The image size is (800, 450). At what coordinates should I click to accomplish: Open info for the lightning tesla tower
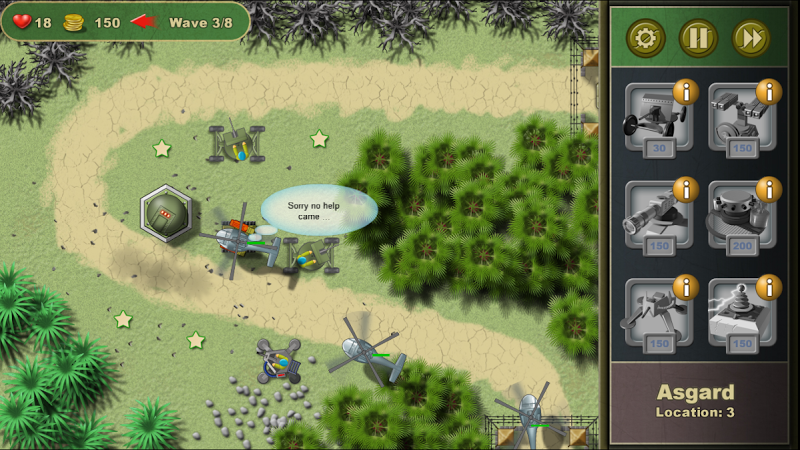pyautogui.click(x=769, y=287)
